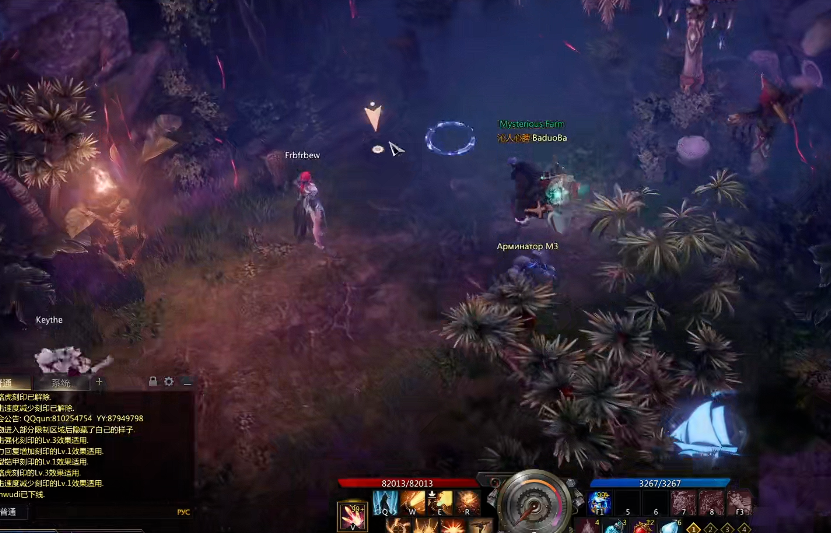
Task: Switch to the 系统 chat tab
Action: click(x=62, y=382)
